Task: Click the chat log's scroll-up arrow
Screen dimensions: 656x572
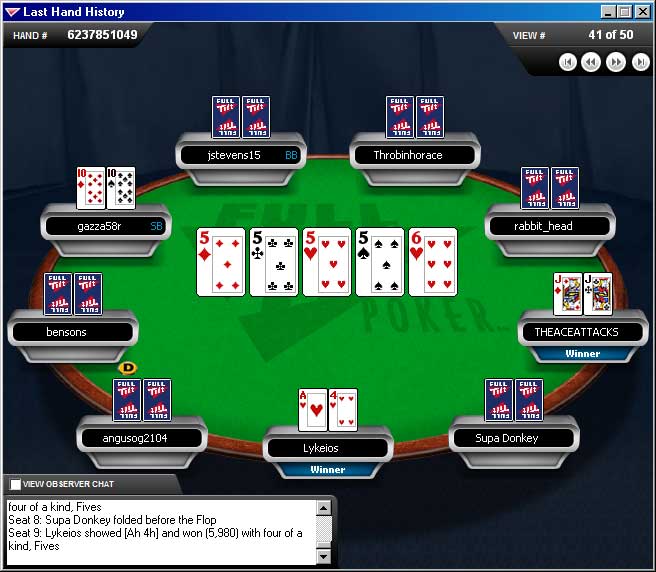Action: tap(323, 508)
